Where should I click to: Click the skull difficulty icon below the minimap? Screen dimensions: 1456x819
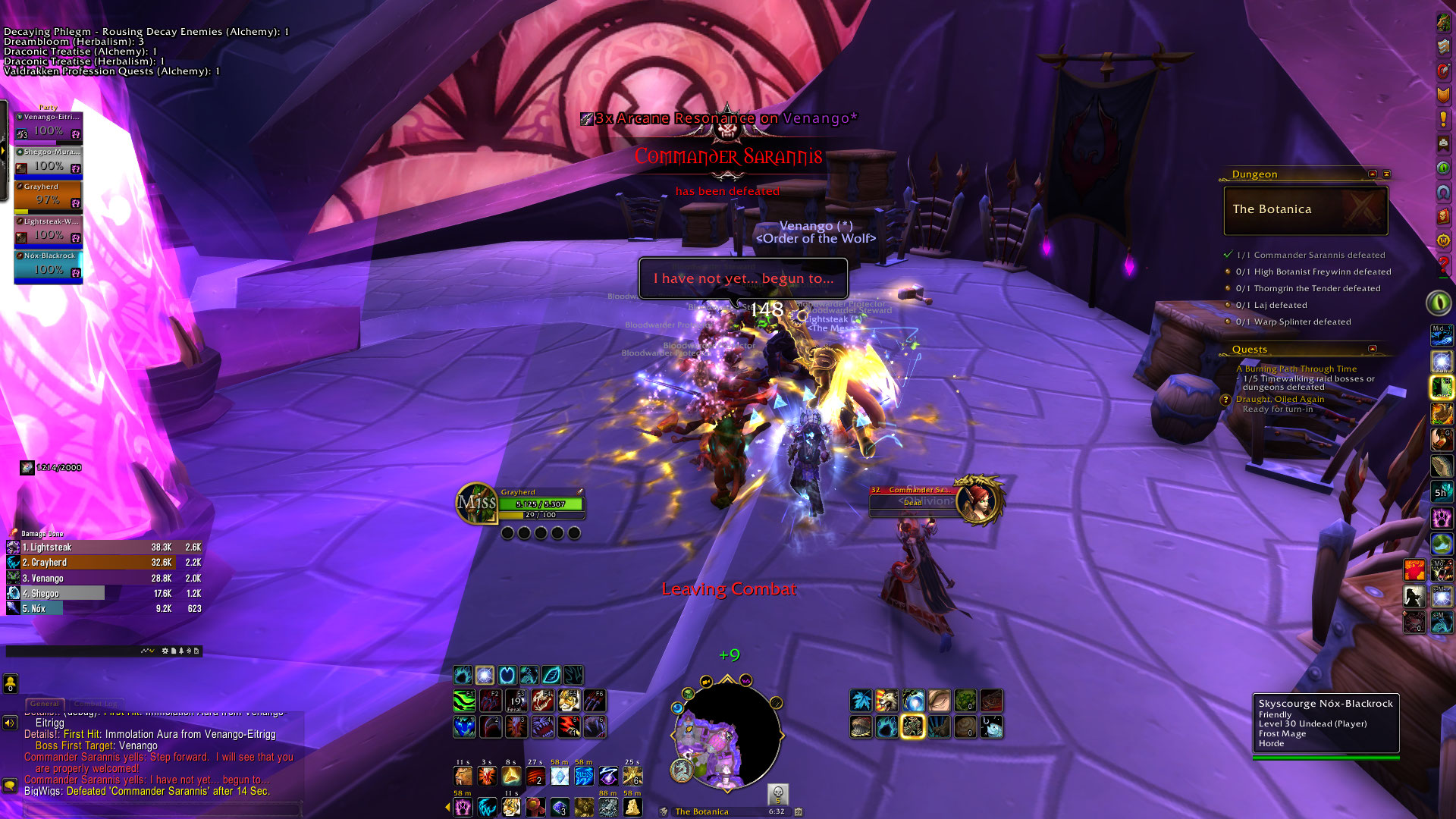(777, 794)
